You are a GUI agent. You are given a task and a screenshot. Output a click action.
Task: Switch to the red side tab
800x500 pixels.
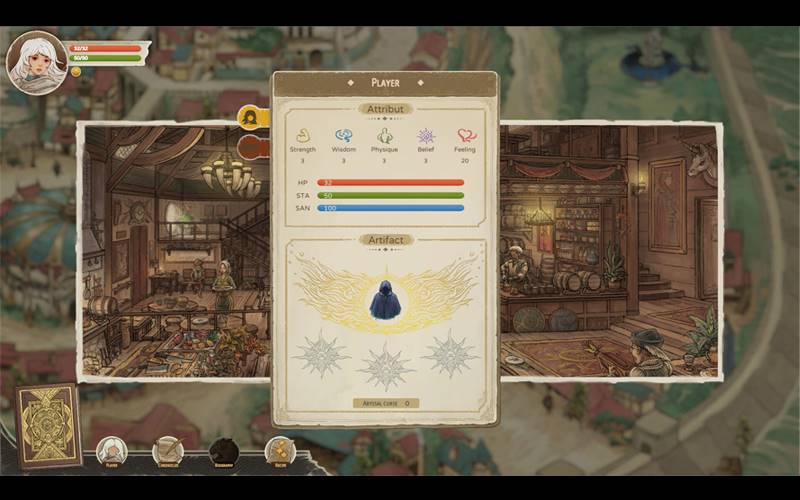coord(254,147)
